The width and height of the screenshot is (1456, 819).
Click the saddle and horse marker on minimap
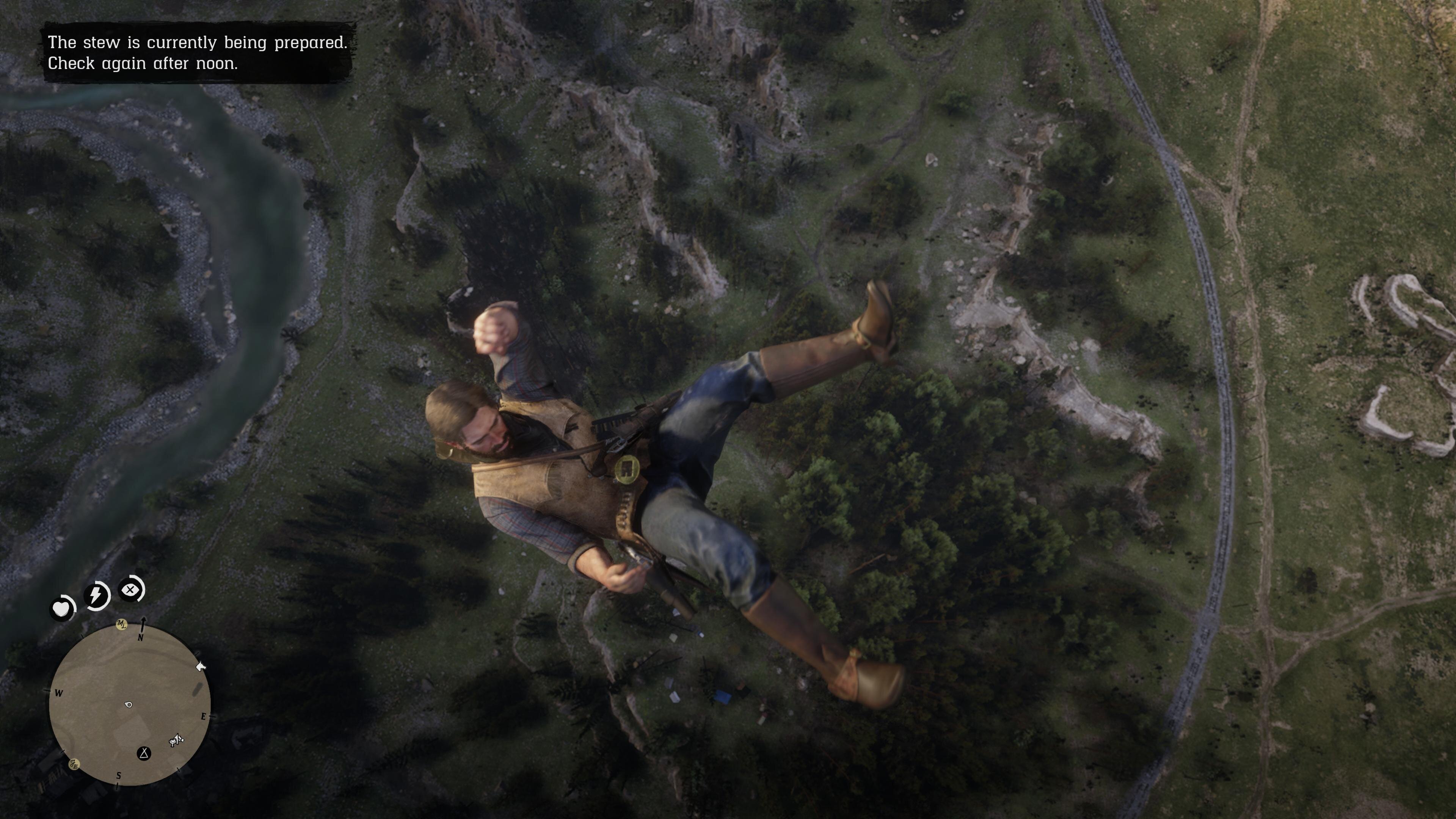tap(177, 740)
